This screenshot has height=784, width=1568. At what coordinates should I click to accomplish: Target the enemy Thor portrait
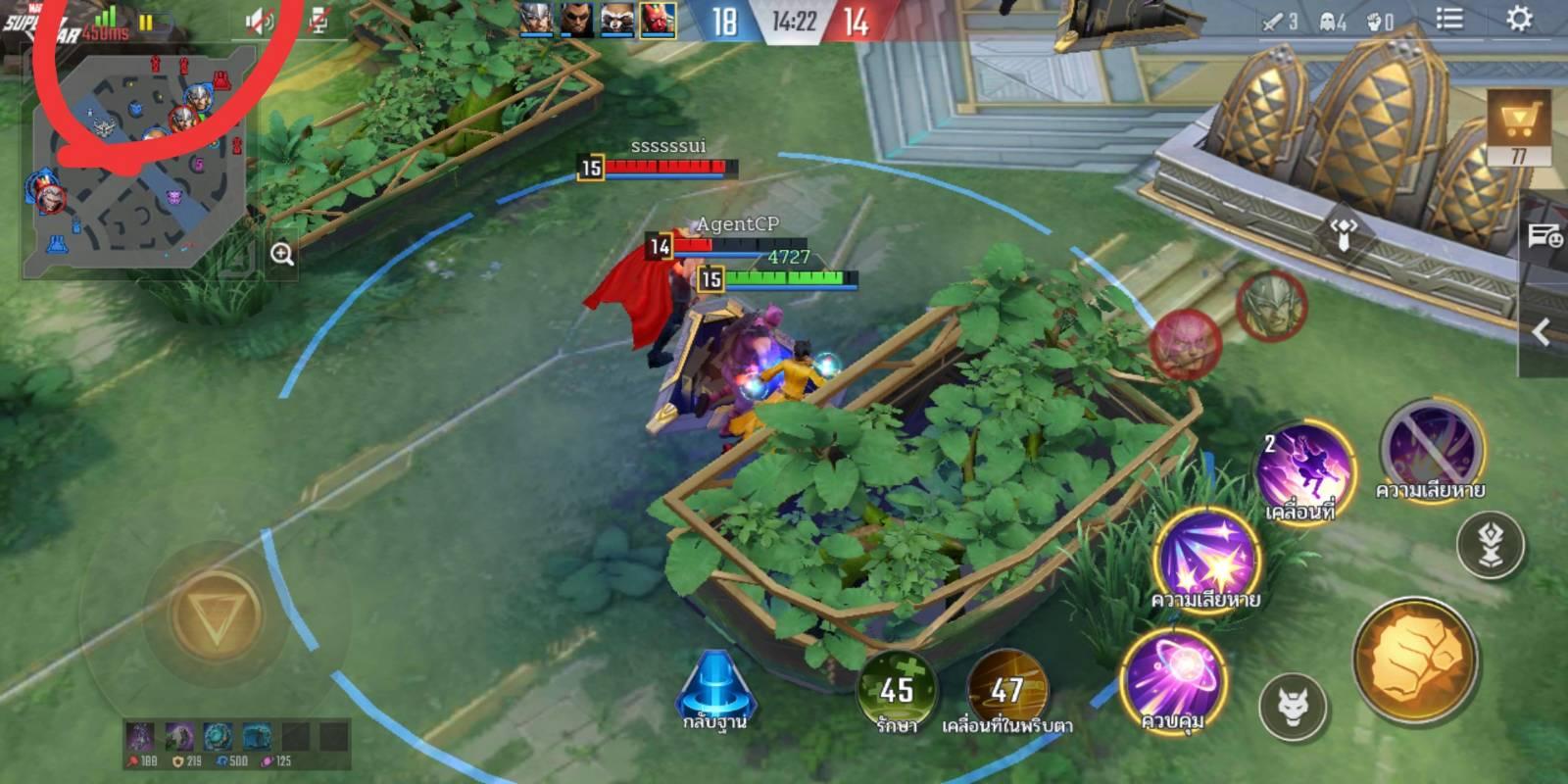[x=1271, y=306]
